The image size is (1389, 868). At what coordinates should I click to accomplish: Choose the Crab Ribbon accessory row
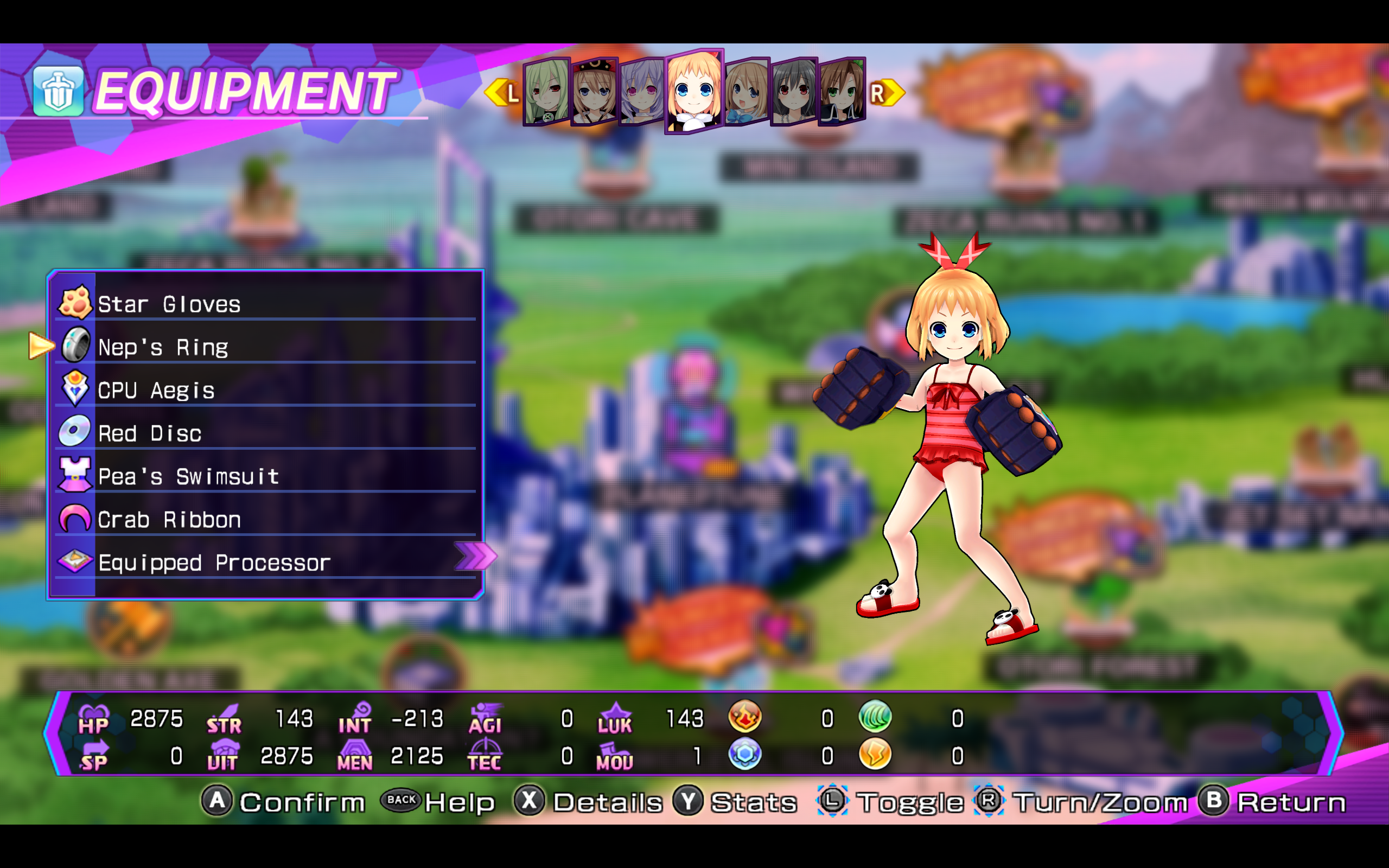[265, 520]
